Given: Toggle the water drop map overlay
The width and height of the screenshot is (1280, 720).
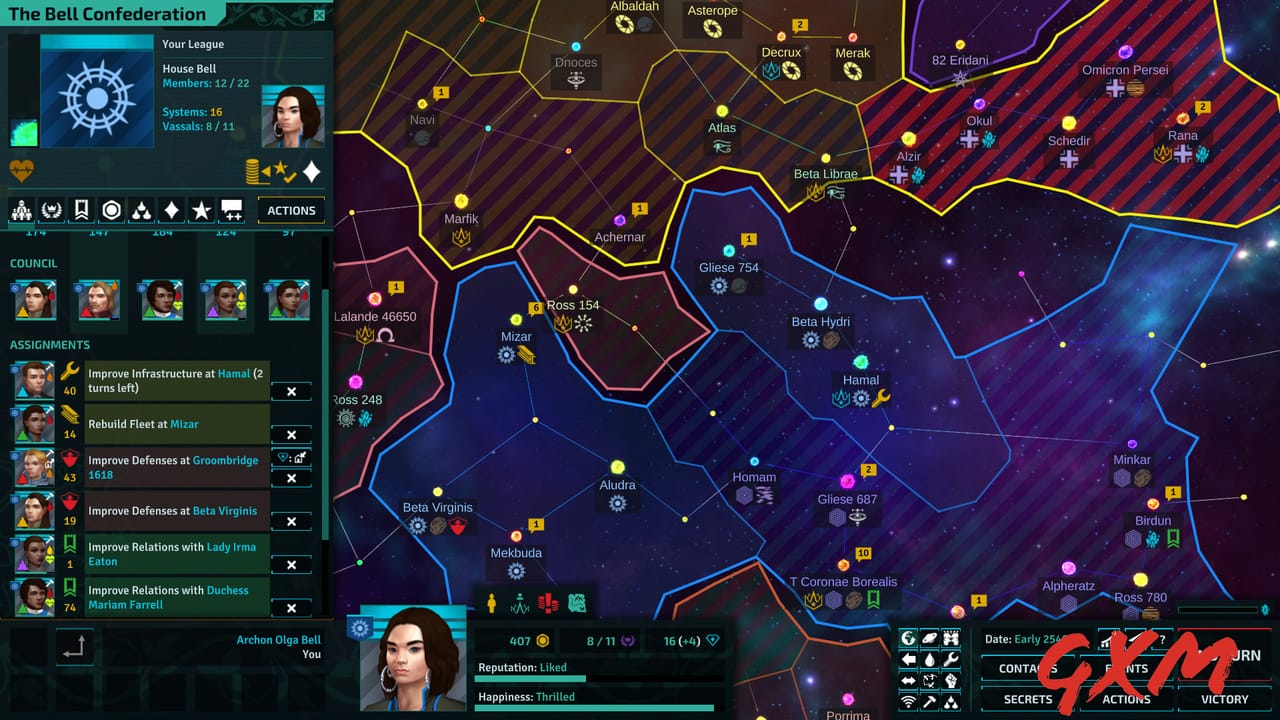Looking at the screenshot, I should click(931, 658).
